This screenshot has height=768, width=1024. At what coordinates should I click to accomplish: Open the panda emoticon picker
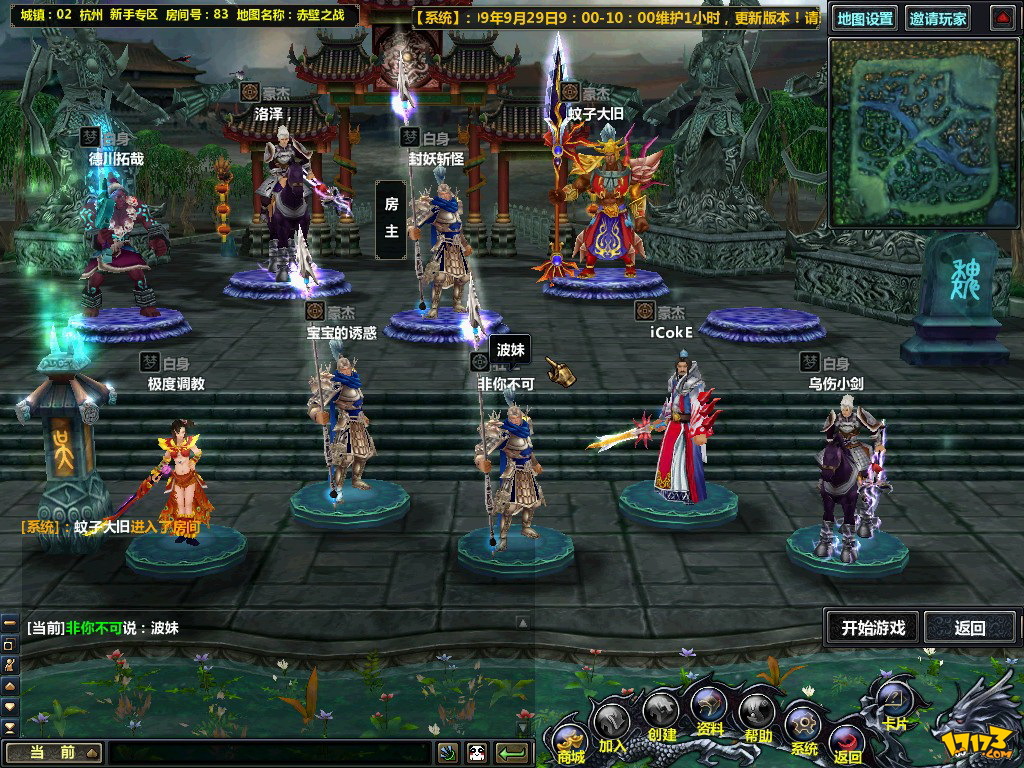(x=476, y=753)
